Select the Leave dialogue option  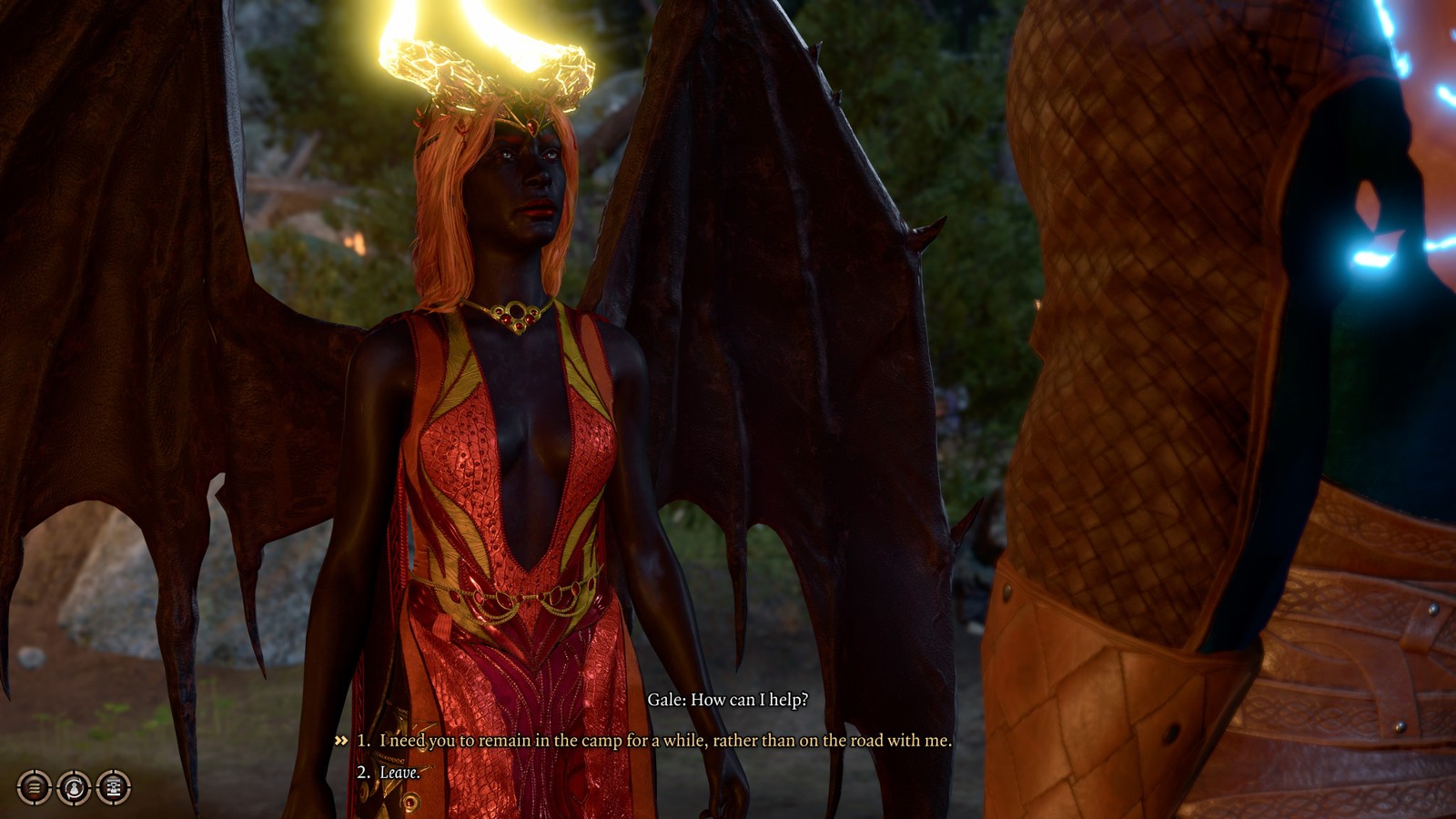tap(399, 773)
